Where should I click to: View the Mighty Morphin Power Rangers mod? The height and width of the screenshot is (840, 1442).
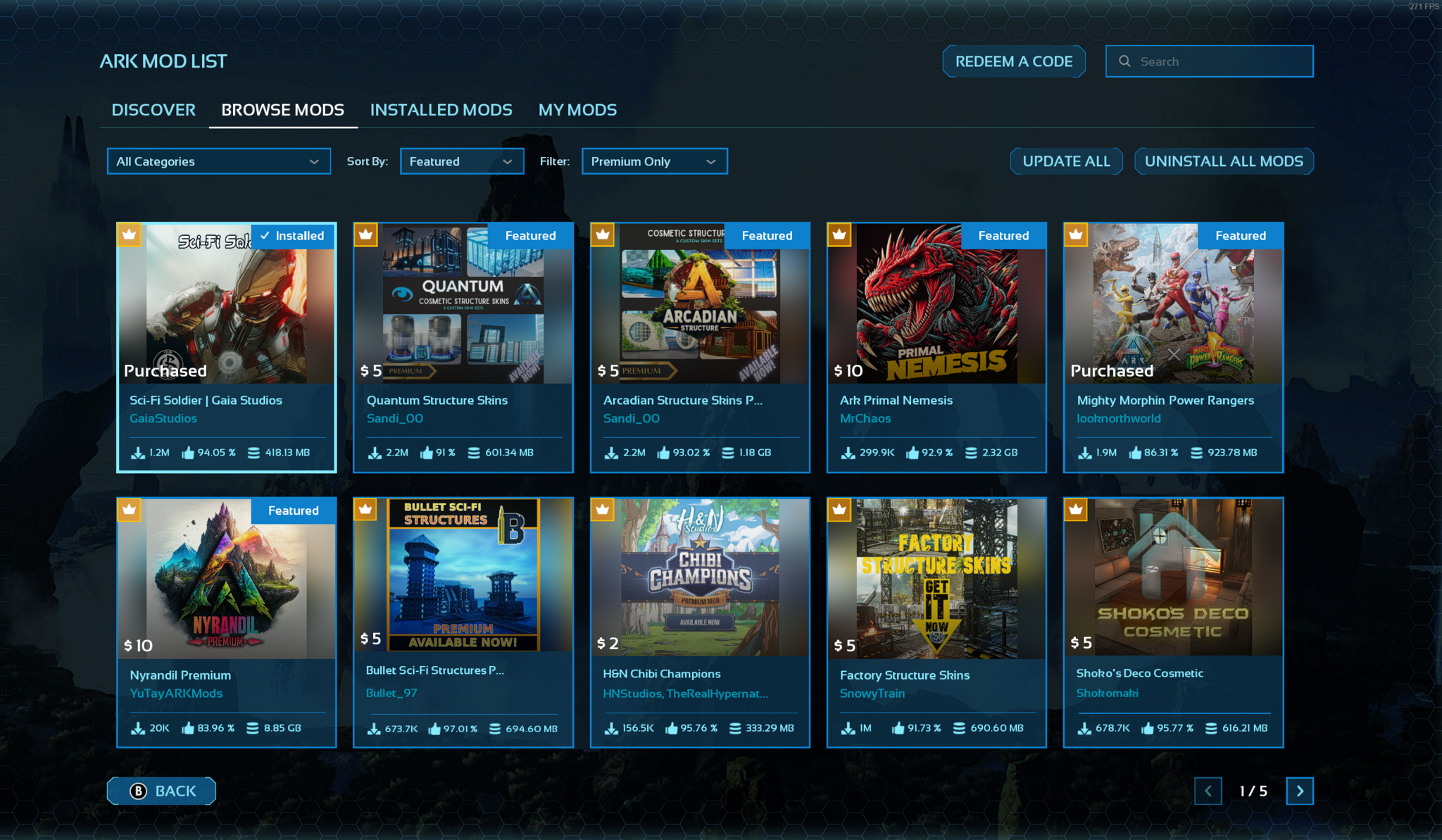coord(1173,346)
